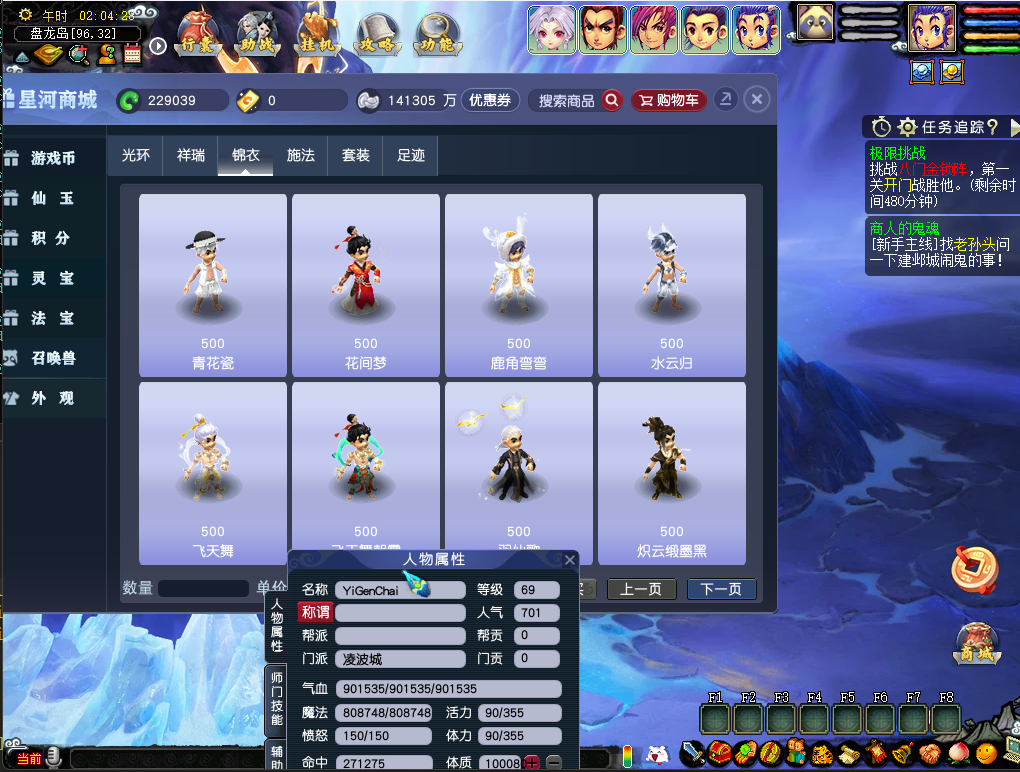Show the 足迹 tab

click(410, 156)
